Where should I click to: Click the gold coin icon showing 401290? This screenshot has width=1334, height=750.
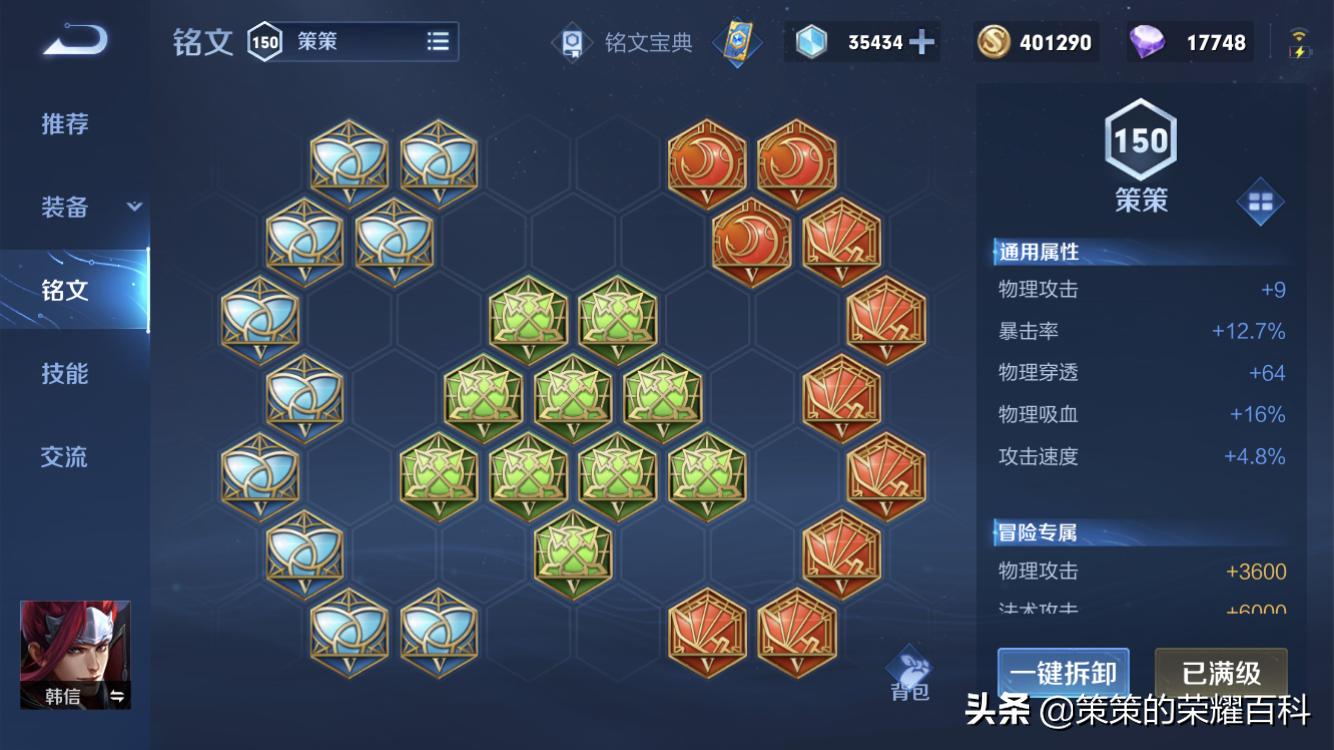[x=996, y=42]
